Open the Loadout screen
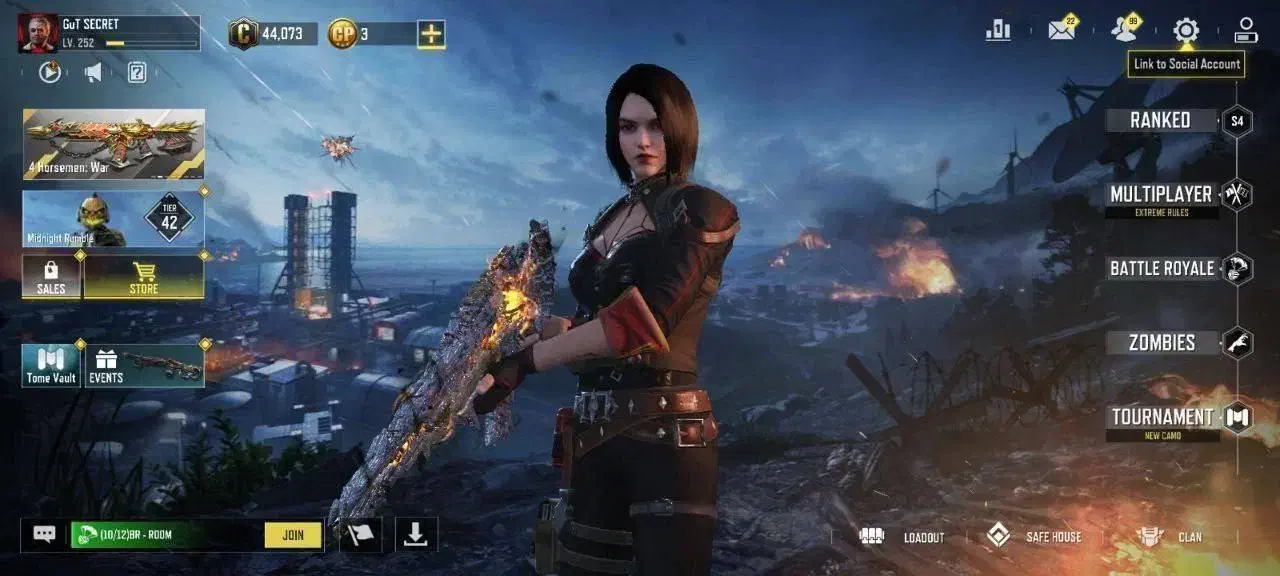This screenshot has width=1280, height=576. (x=903, y=537)
